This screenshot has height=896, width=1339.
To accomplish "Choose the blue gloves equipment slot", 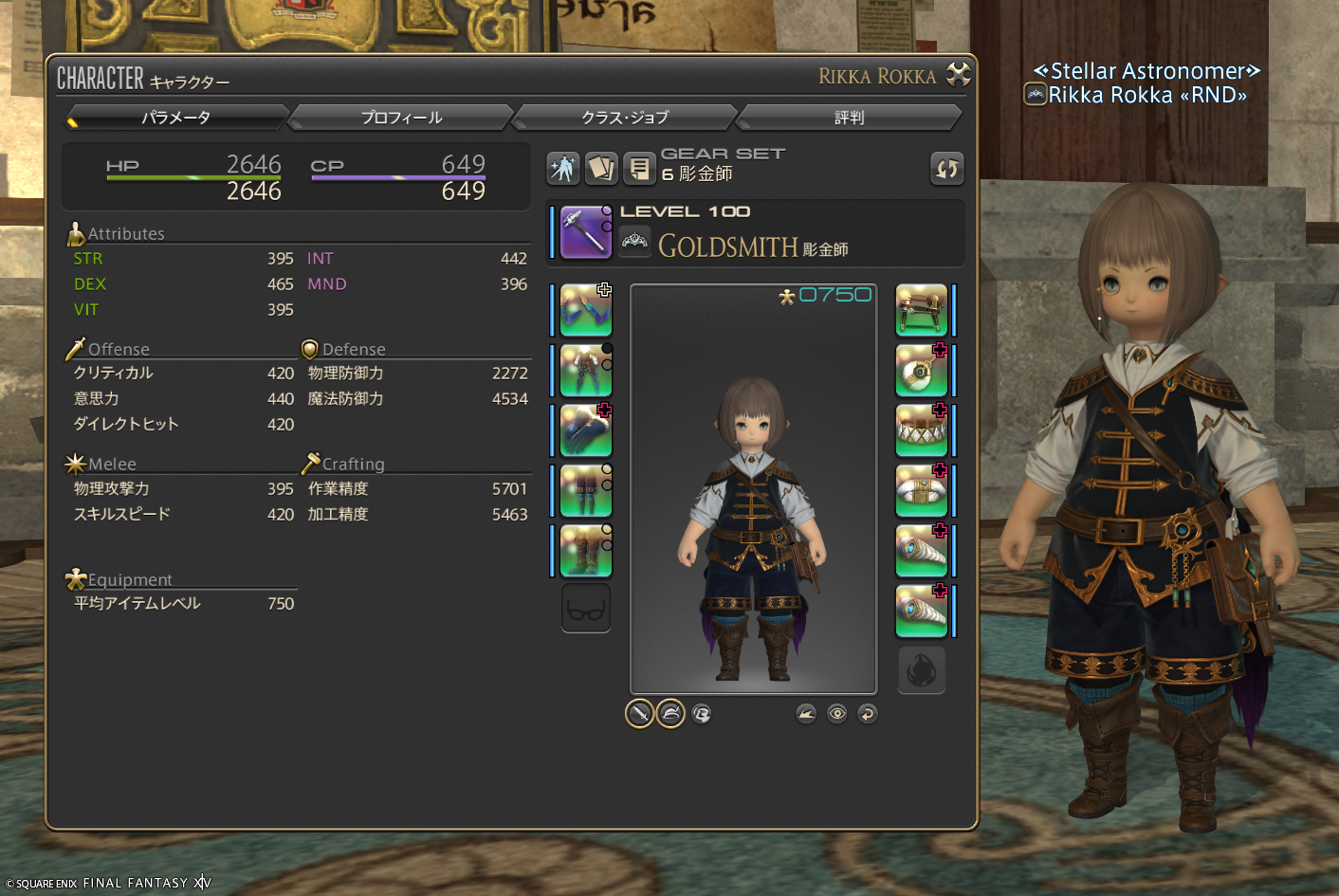I will (586, 430).
